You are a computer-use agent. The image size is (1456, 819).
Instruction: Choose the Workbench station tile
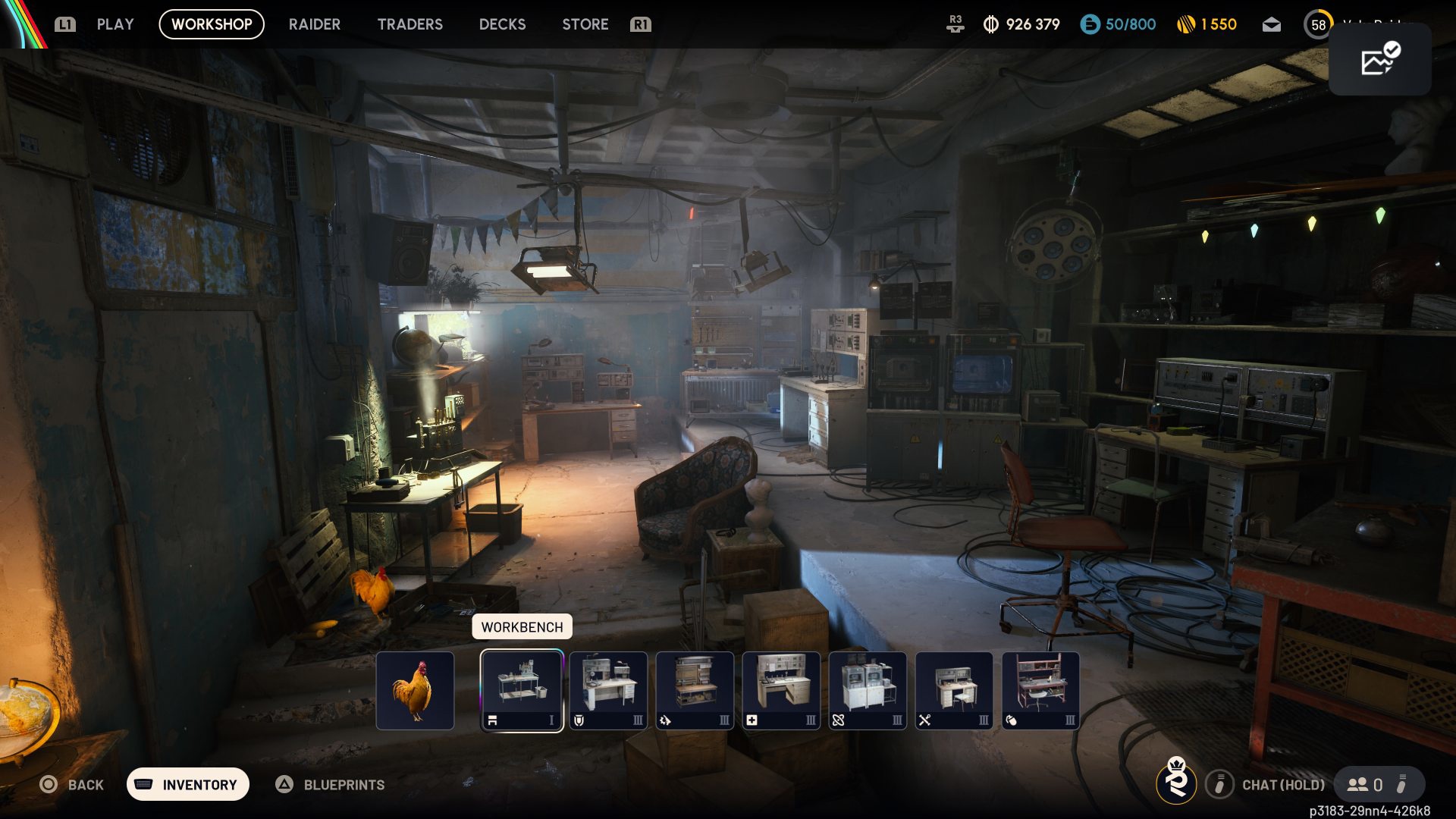pos(522,691)
